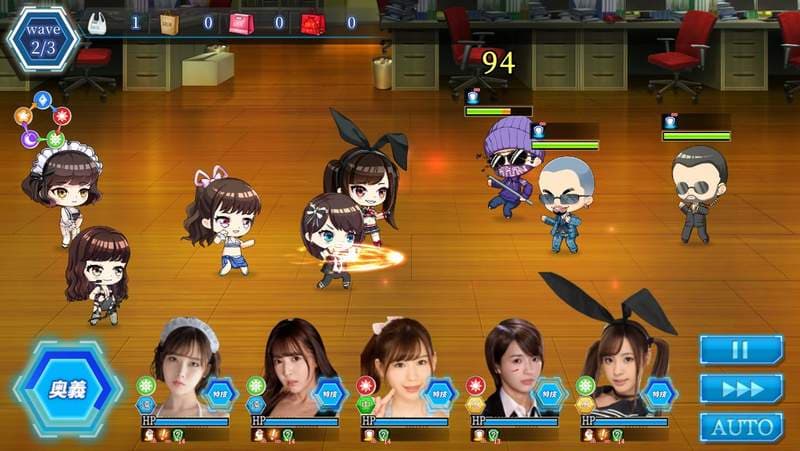
Task: Speed up battle with the fast-forward button
Action: click(x=740, y=388)
